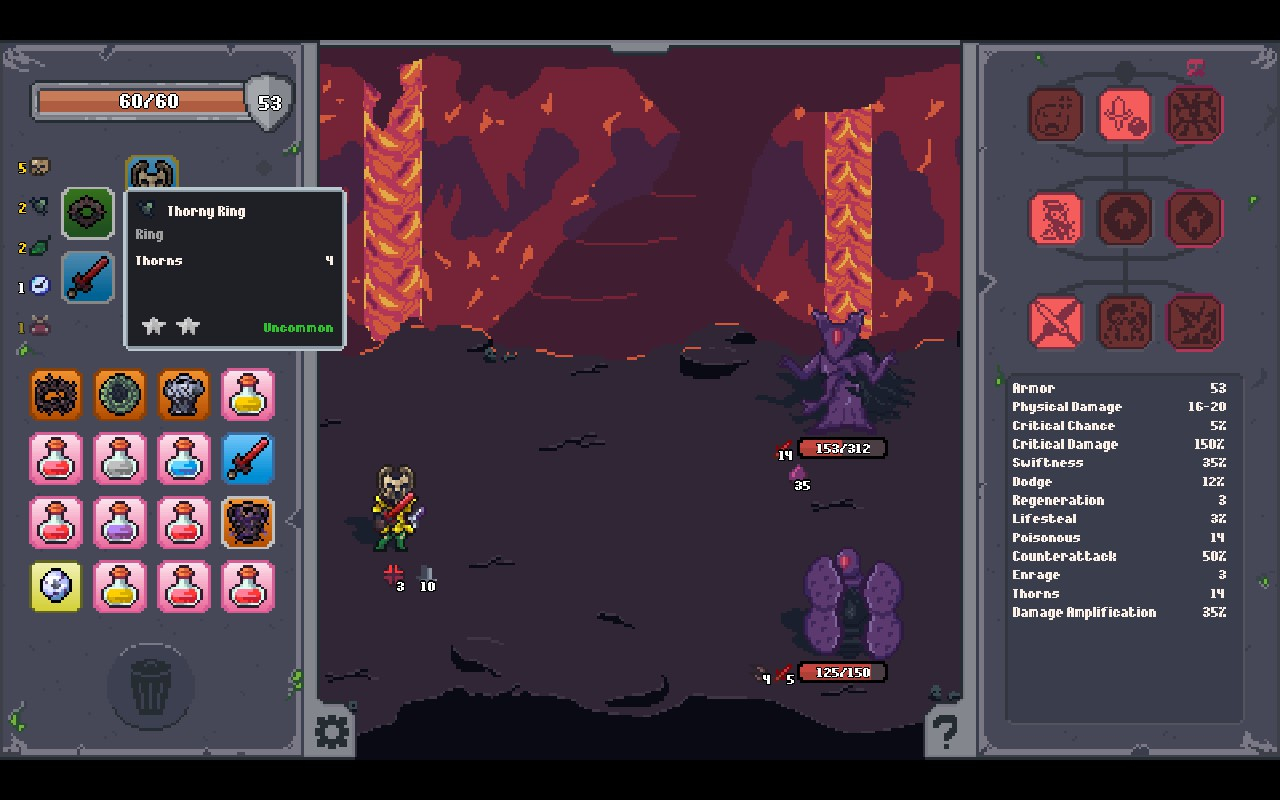Pick the diamond emblem skill node
Image resolution: width=1280 pixels, height=800 pixels.
[1194, 219]
